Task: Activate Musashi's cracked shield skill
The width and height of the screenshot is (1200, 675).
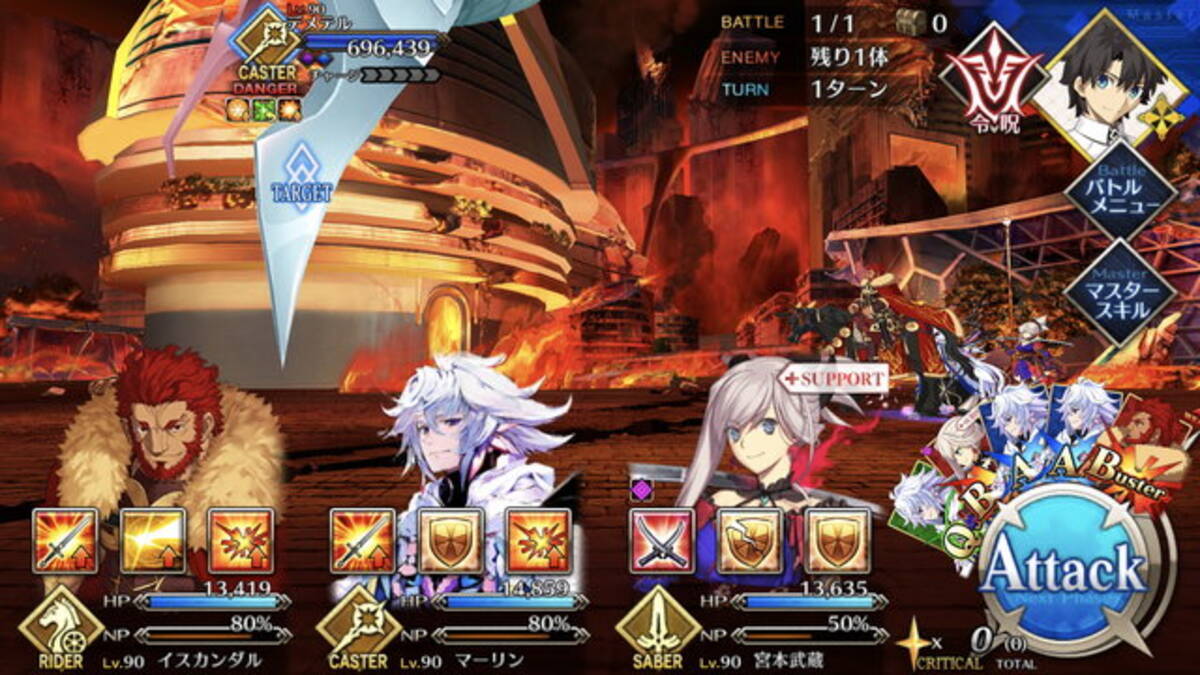Action: click(x=749, y=541)
